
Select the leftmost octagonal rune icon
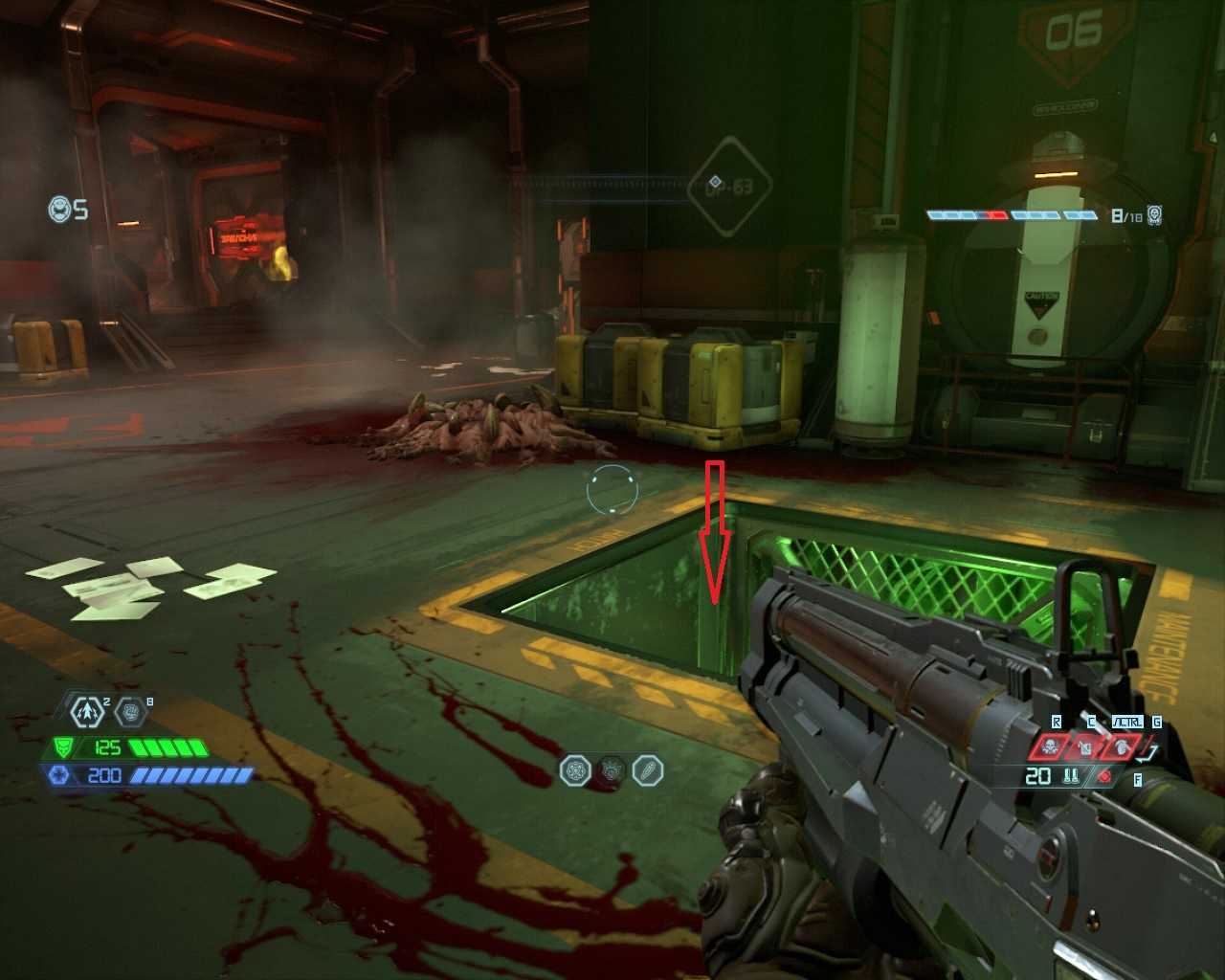[575, 770]
